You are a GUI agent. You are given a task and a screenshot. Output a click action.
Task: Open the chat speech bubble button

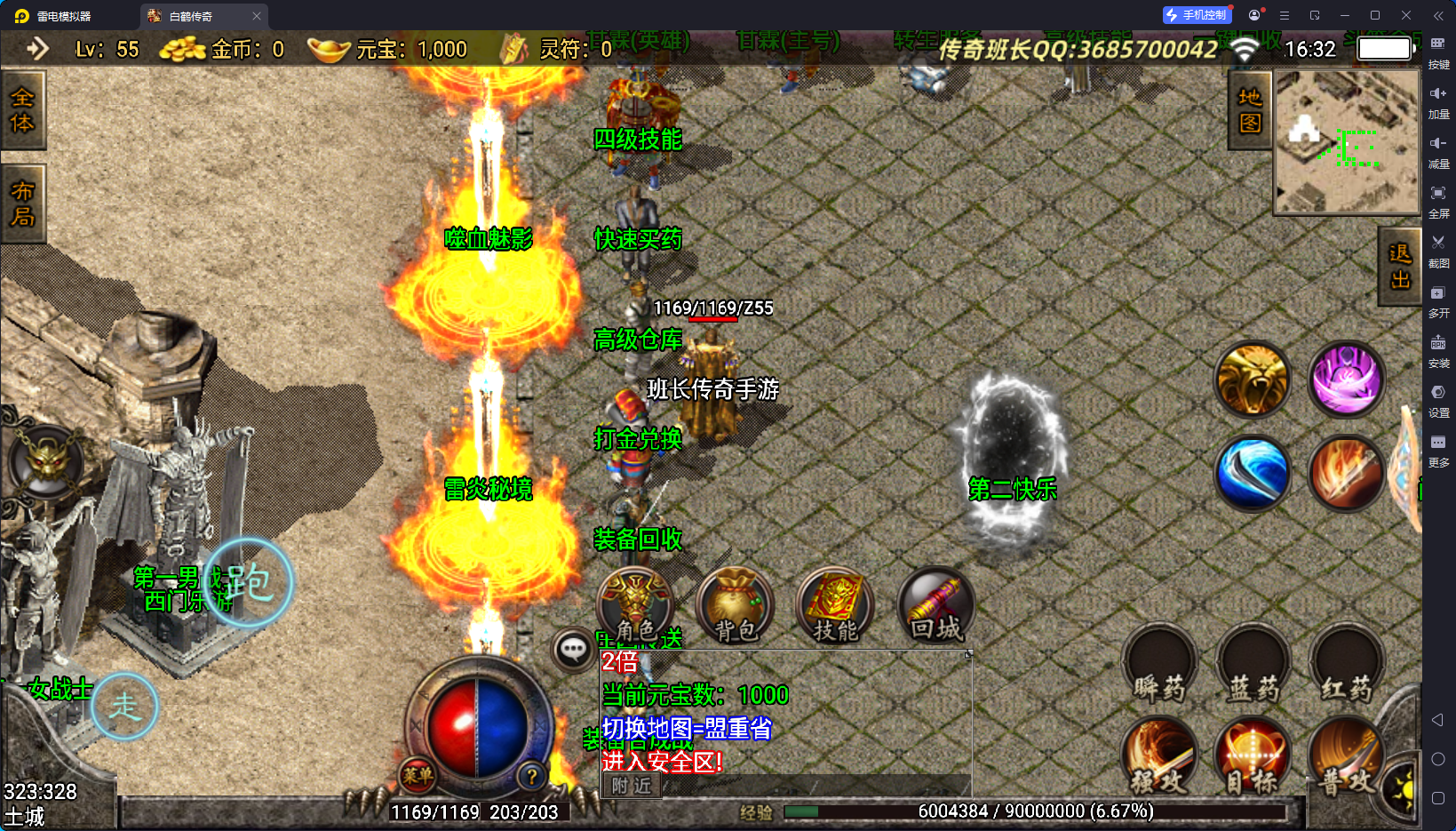click(573, 650)
